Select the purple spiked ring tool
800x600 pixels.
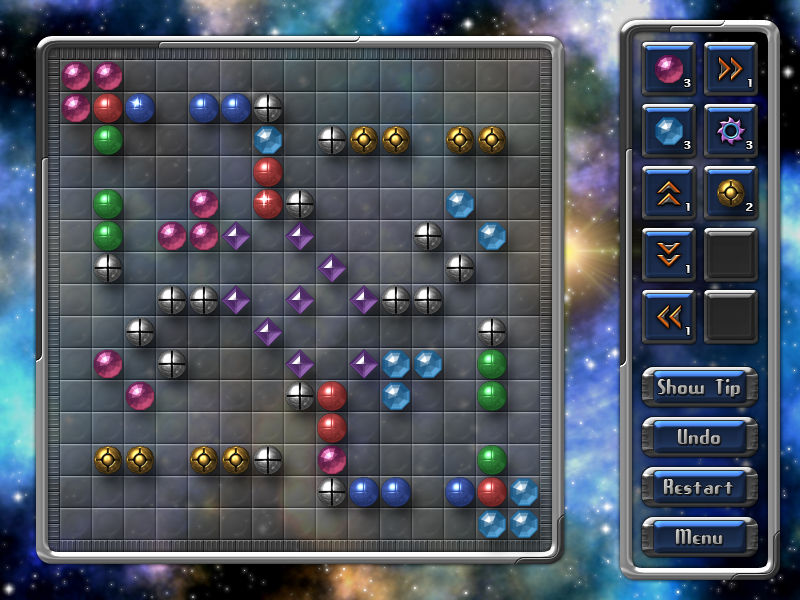click(x=730, y=130)
